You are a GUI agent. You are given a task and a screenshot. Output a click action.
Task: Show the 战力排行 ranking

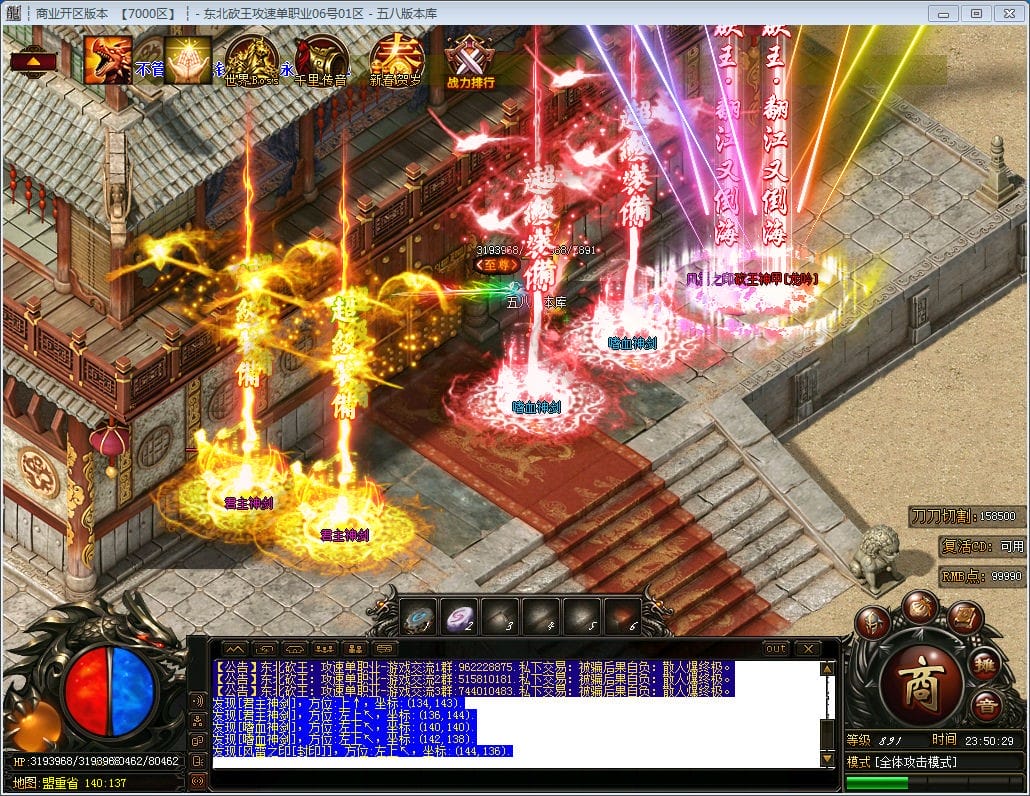tap(470, 61)
